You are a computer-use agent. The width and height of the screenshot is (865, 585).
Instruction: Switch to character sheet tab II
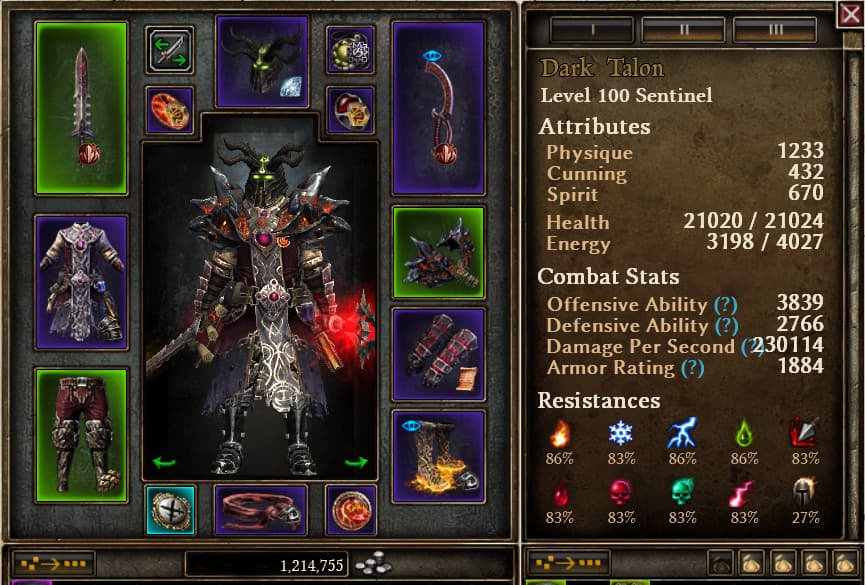pos(684,29)
